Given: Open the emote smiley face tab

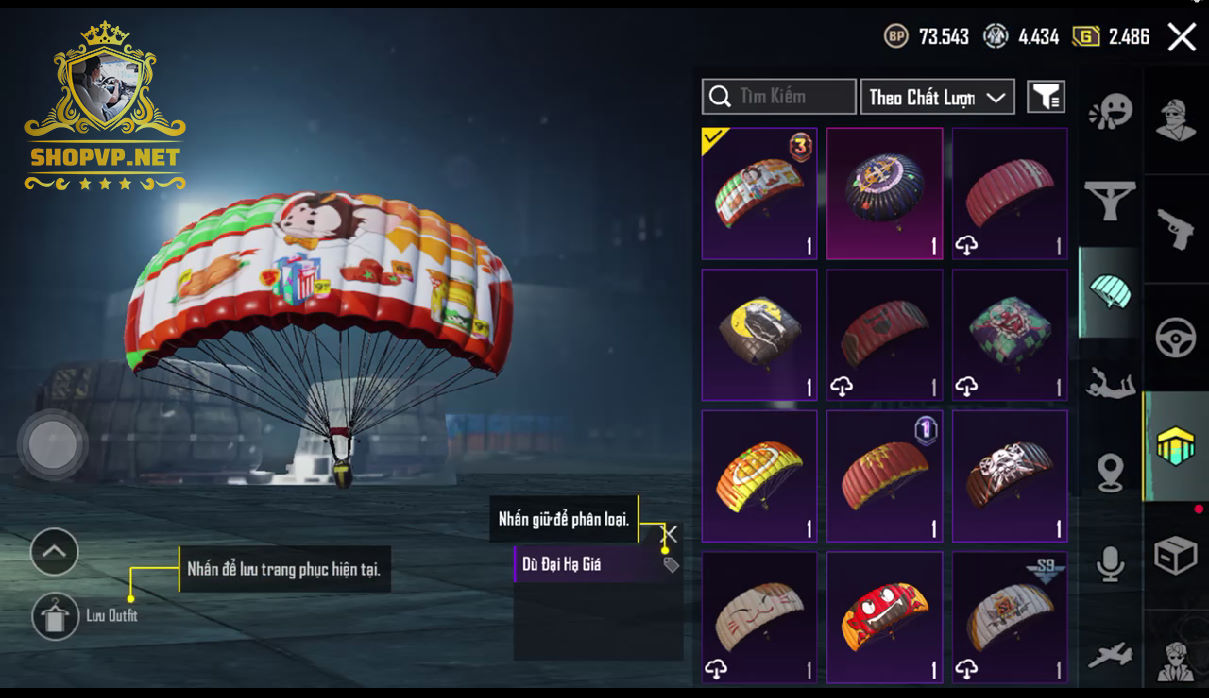Looking at the screenshot, I should (x=1110, y=111).
